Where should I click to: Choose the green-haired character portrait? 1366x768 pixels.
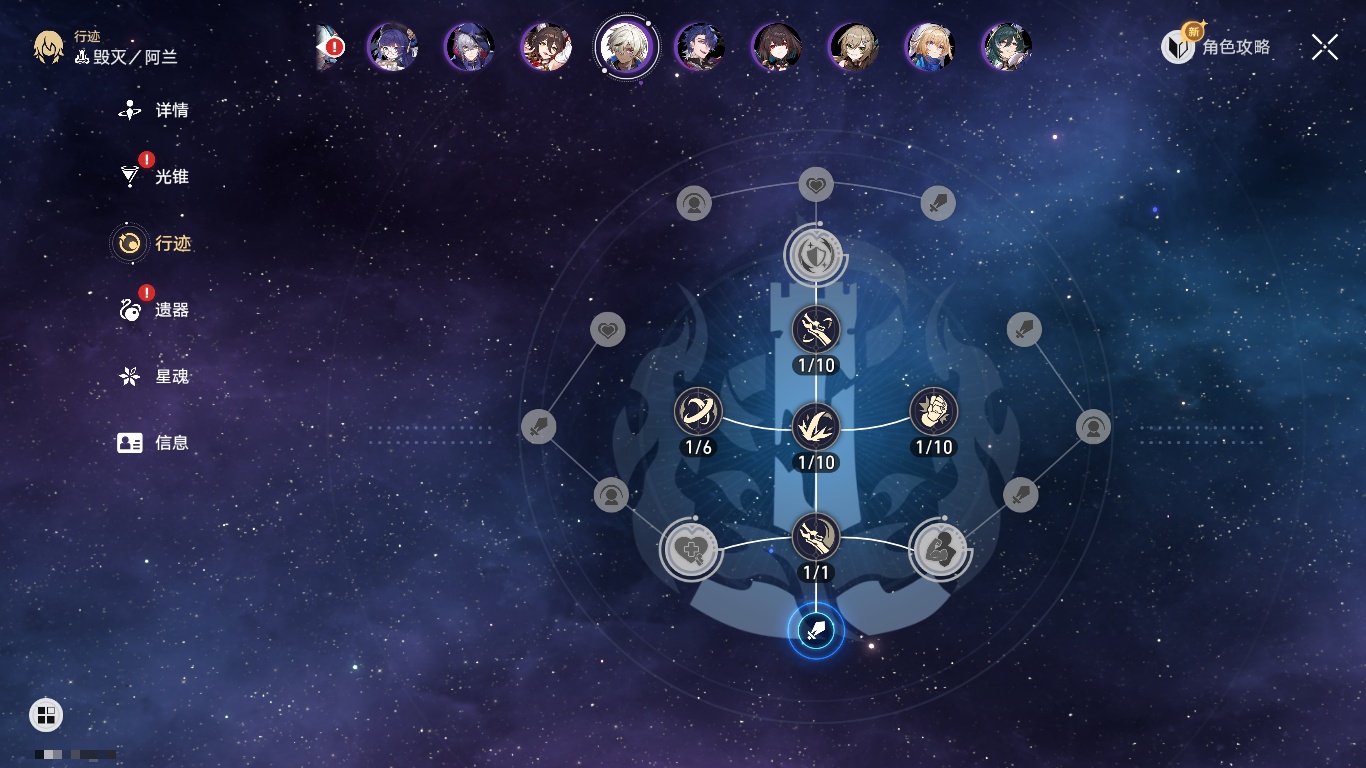(x=1006, y=46)
